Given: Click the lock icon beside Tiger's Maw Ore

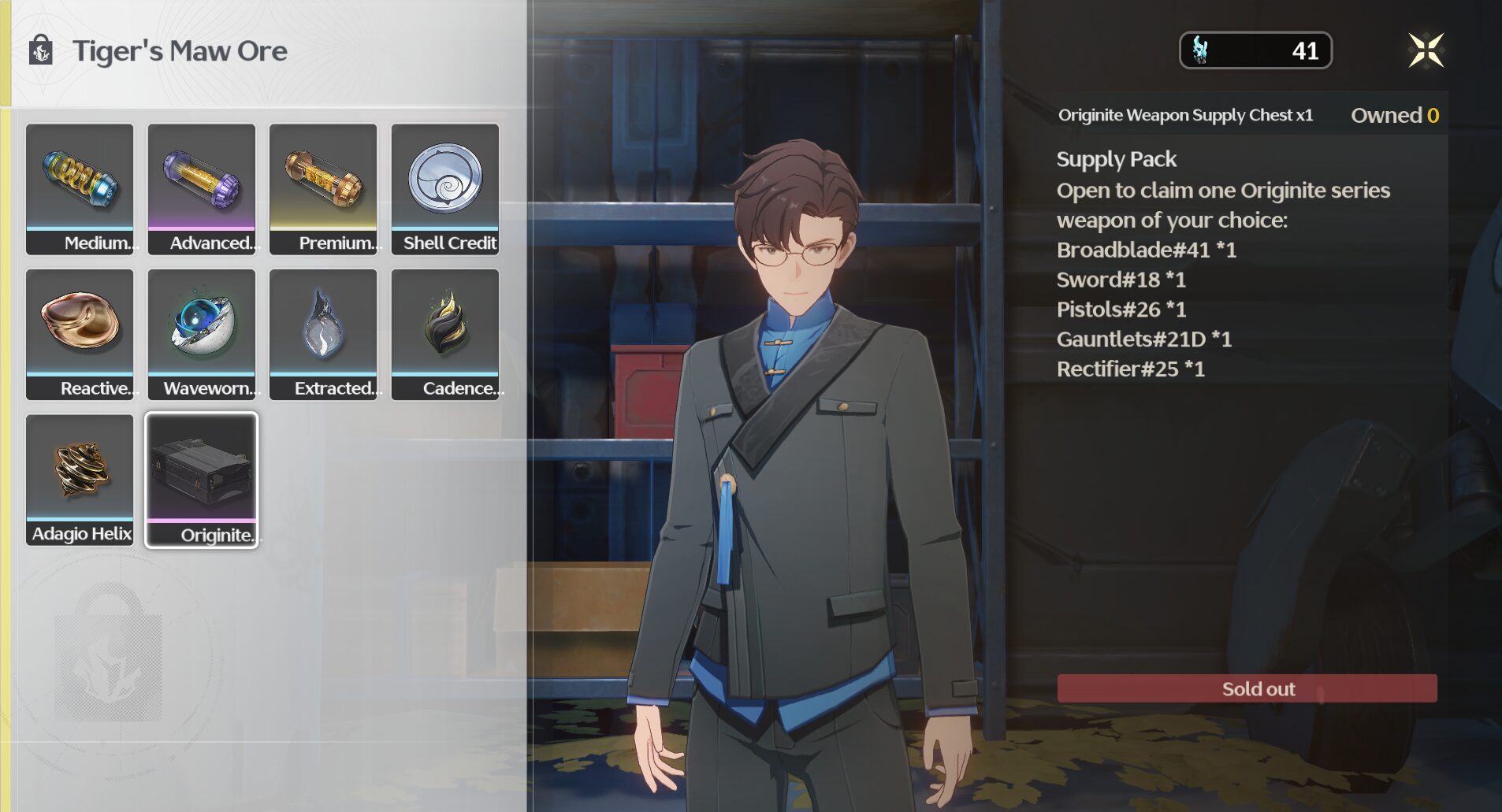Looking at the screenshot, I should (x=39, y=50).
